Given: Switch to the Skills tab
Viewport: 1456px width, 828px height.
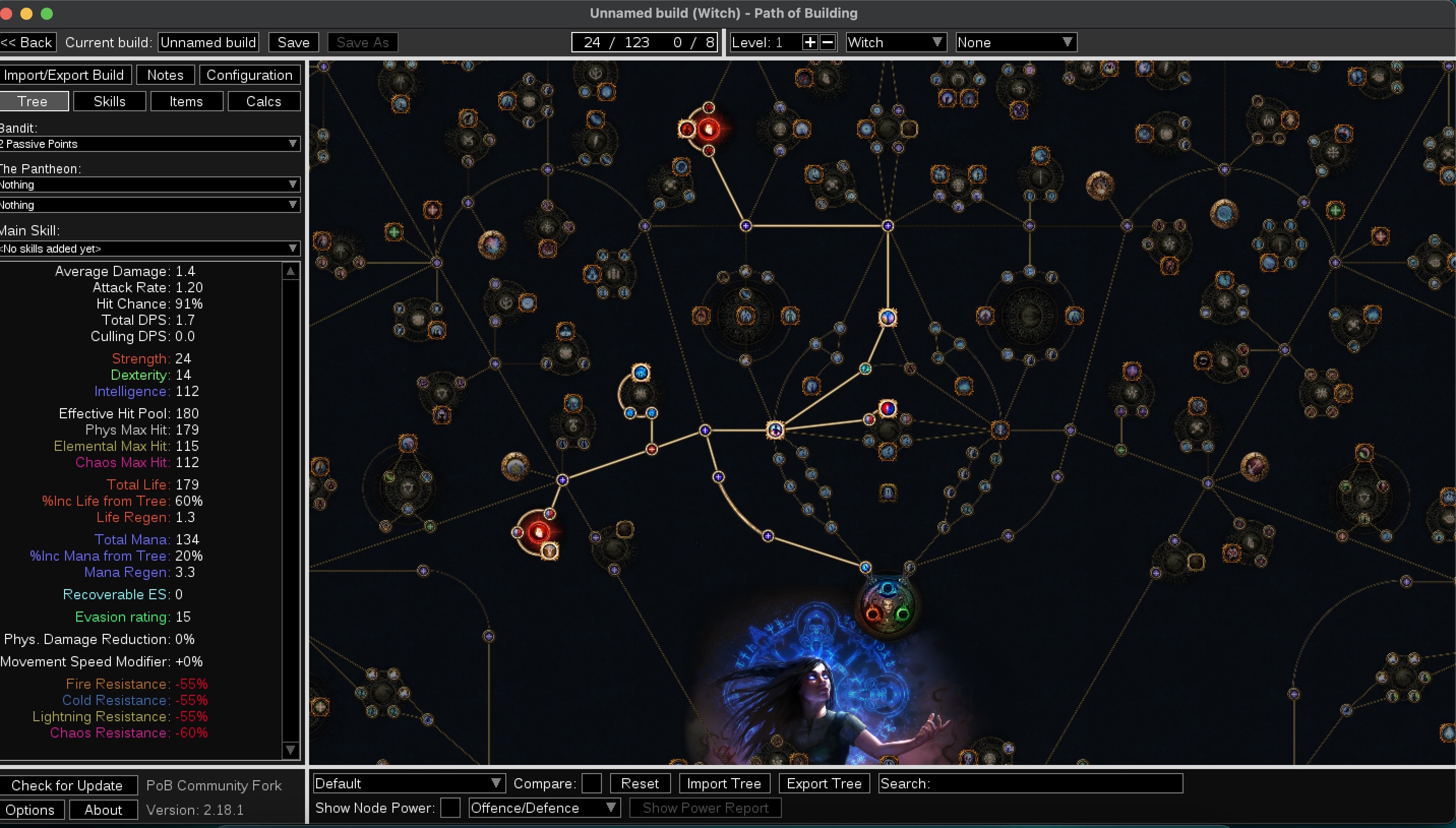Looking at the screenshot, I should click(109, 101).
